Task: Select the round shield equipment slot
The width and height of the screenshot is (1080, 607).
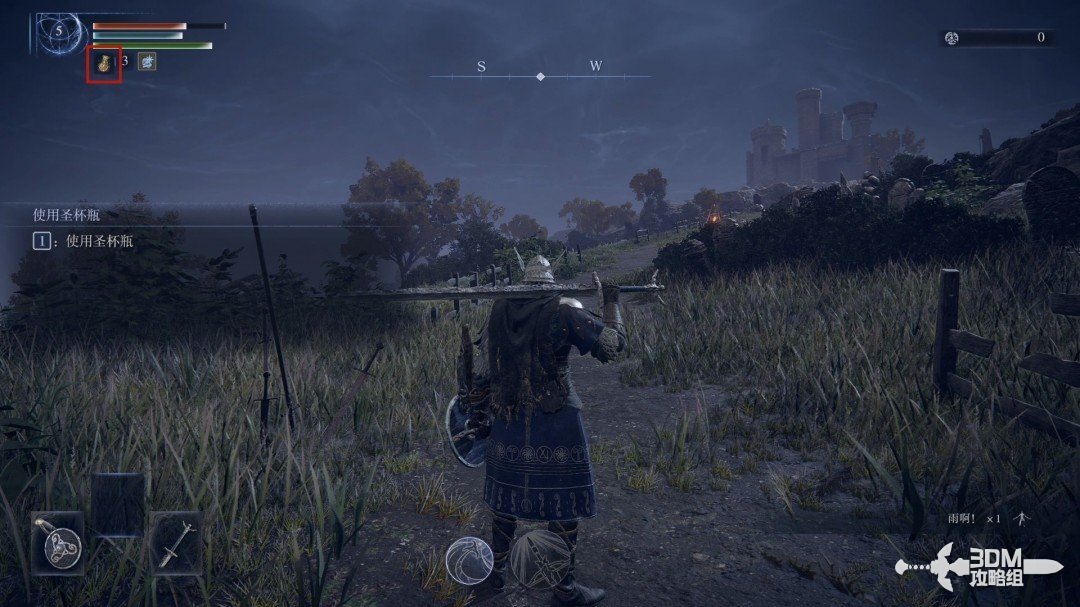Action: 57,543
